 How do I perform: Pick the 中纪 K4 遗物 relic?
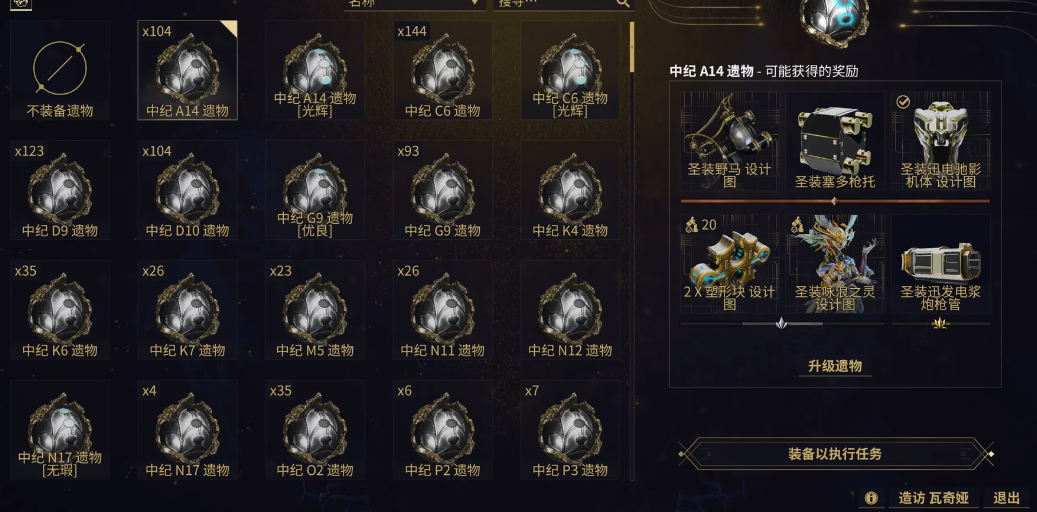(x=570, y=191)
